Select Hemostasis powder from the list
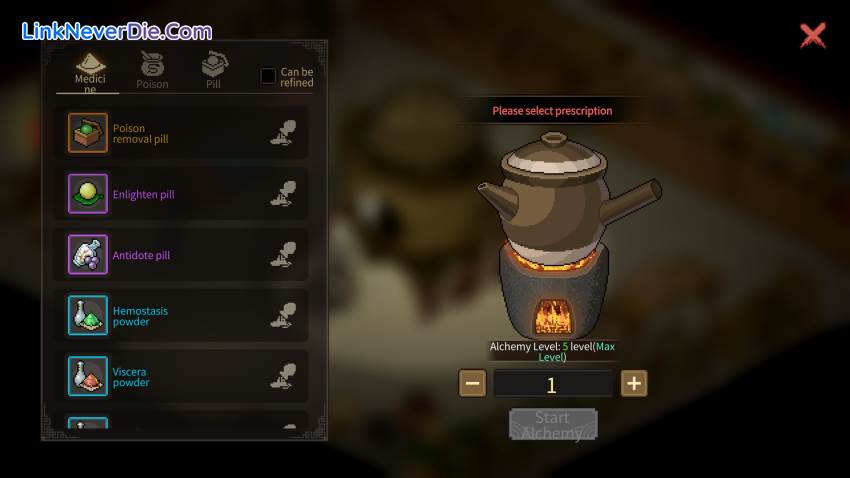Screen dimensions: 850x478 click(182, 316)
